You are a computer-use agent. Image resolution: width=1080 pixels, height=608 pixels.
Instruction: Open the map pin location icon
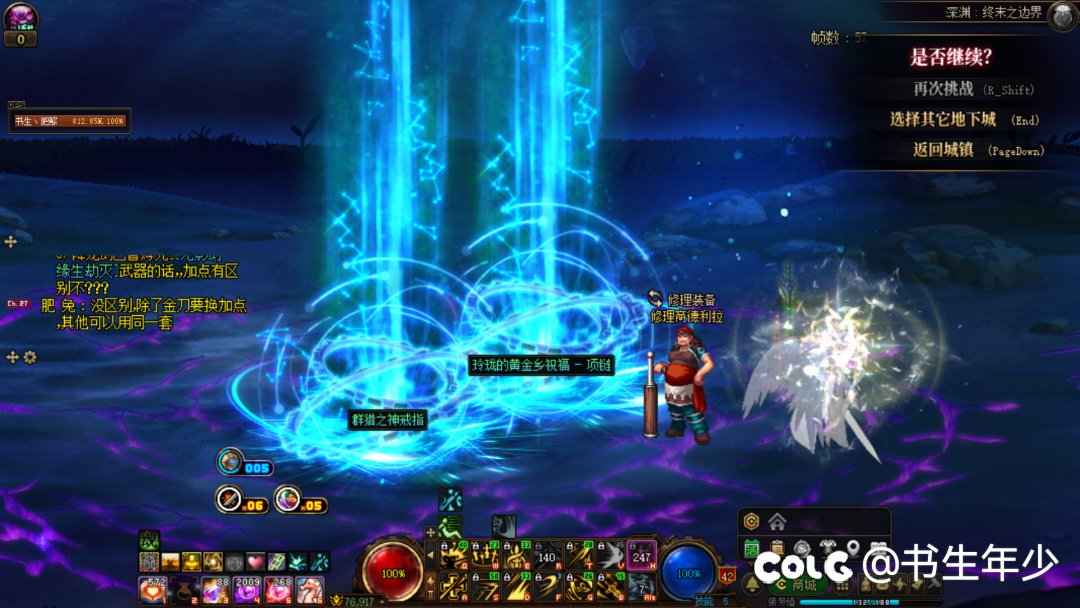[x=852, y=548]
